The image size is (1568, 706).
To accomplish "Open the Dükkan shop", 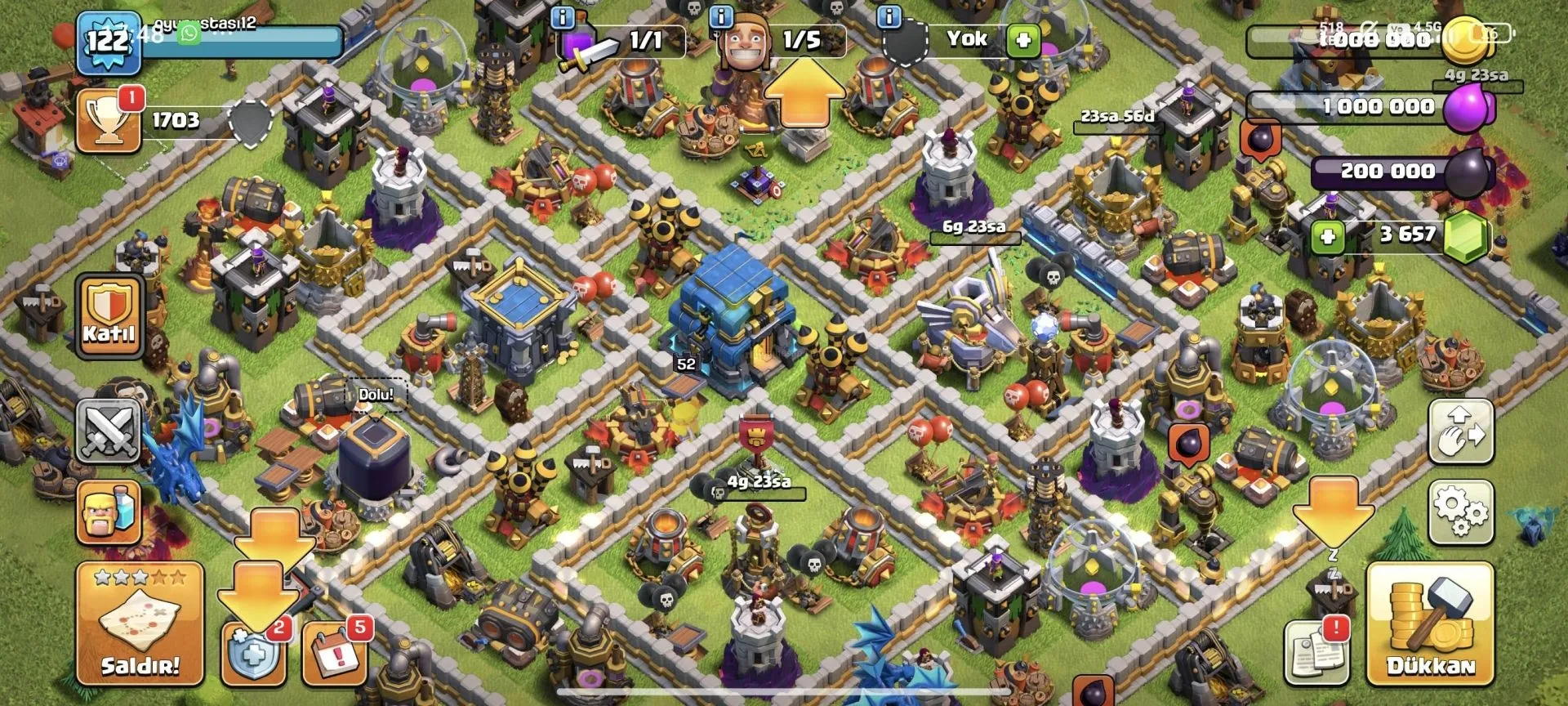I will point(1430,624).
